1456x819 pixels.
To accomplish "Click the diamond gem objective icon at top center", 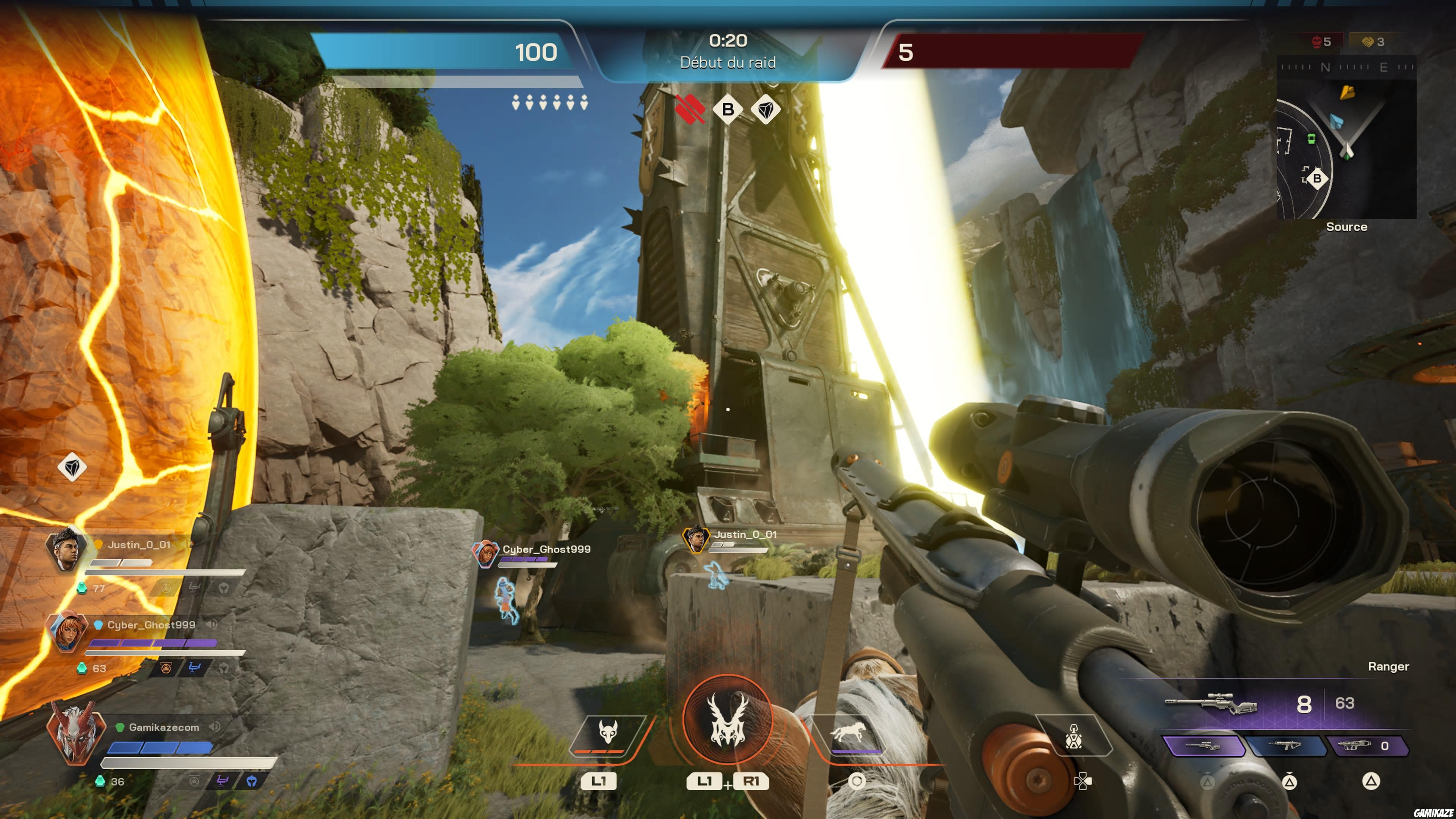I will (x=766, y=109).
